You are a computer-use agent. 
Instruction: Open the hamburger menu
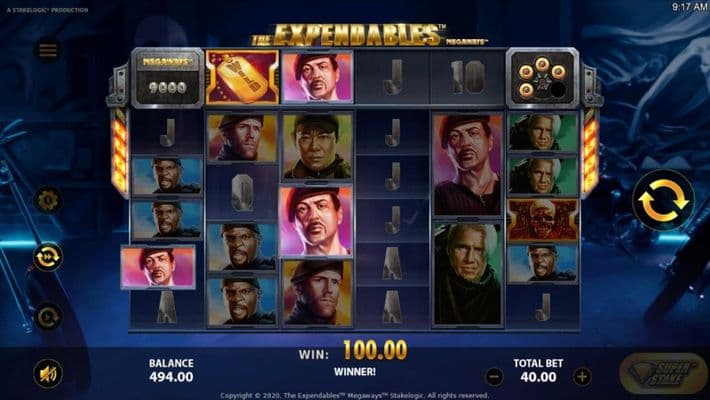pos(48,50)
